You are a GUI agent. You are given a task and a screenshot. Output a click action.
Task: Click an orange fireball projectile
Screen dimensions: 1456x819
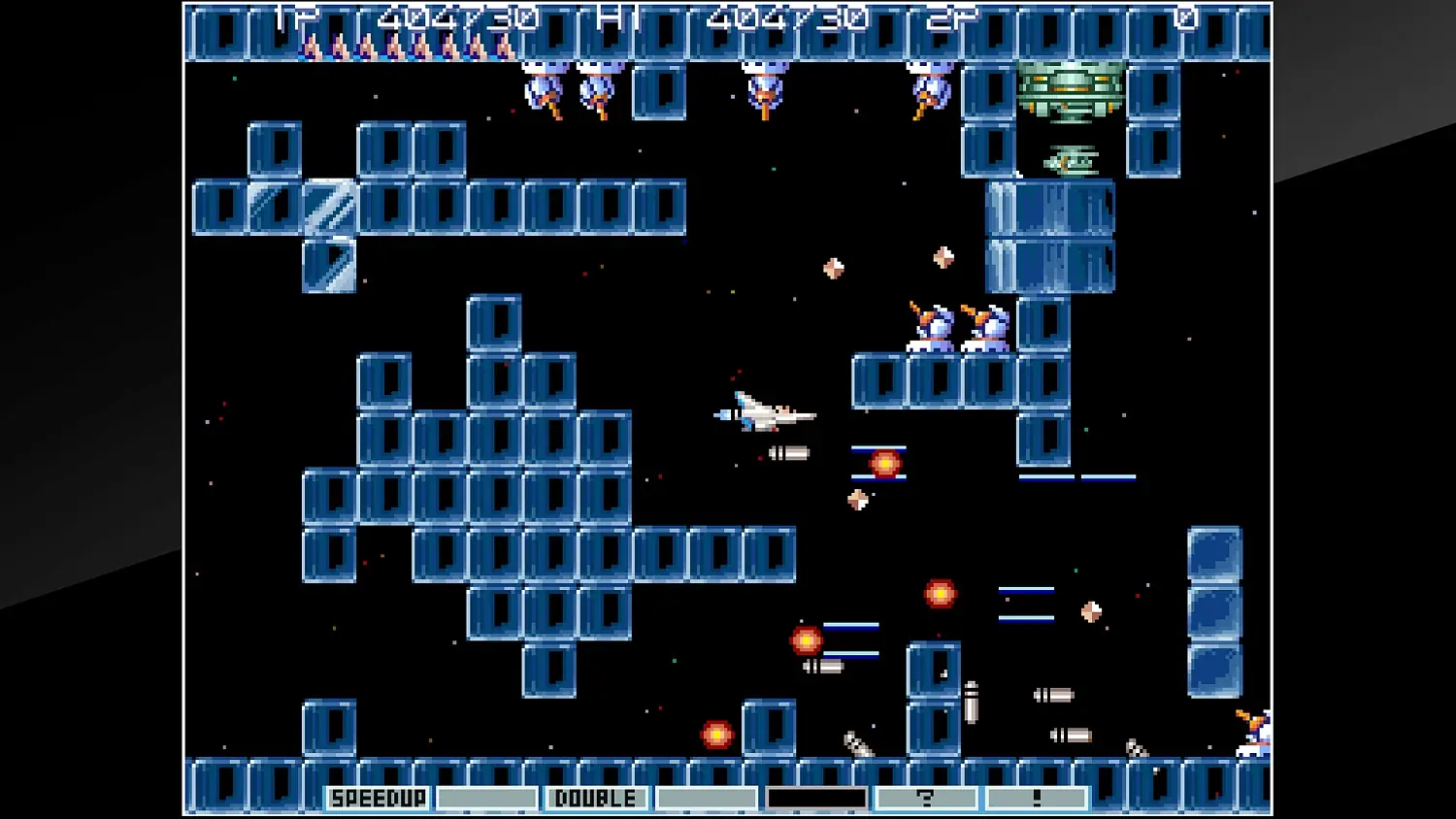pyautogui.click(x=884, y=465)
